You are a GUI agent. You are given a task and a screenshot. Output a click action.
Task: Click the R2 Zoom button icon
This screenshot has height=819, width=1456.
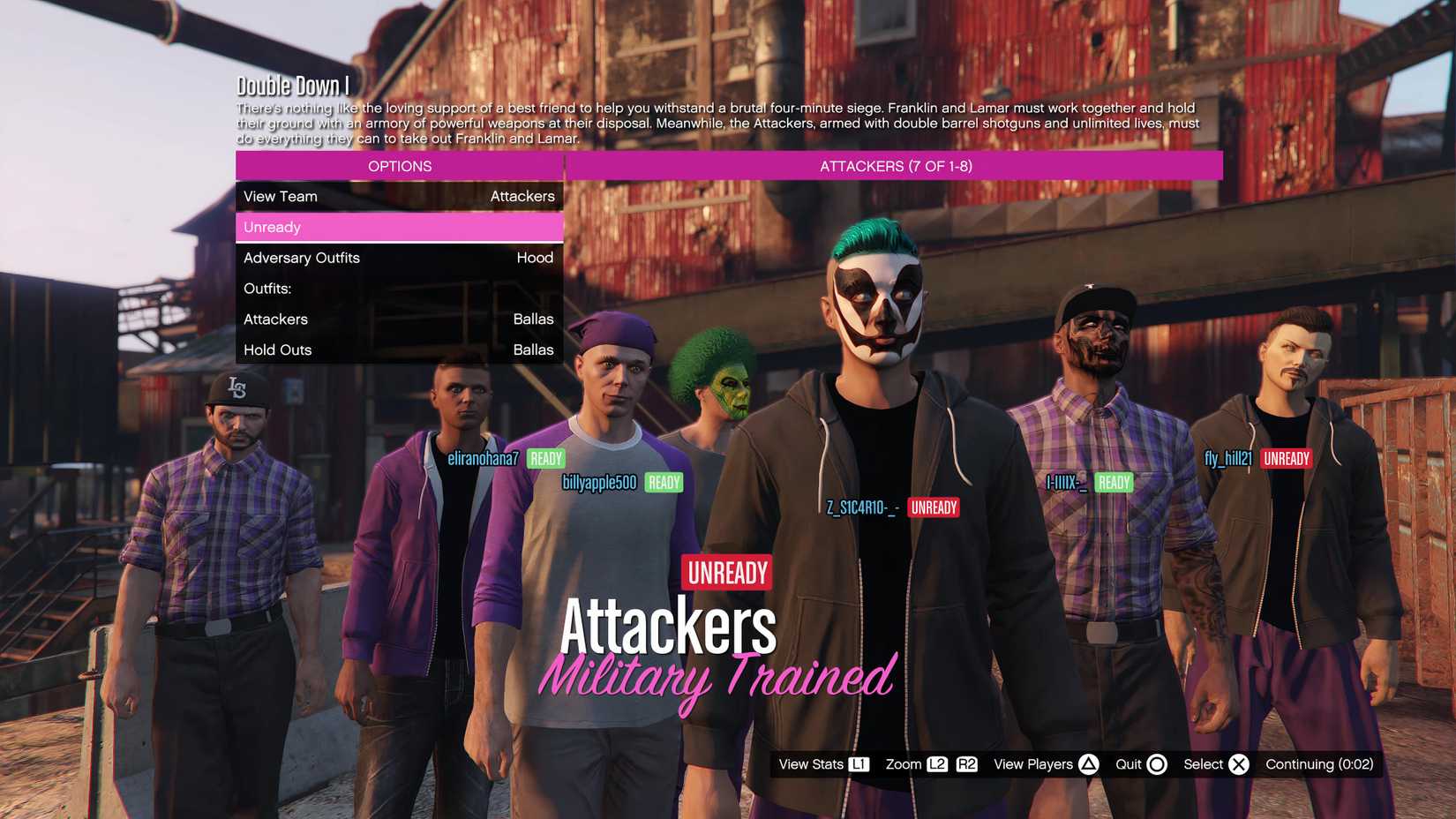point(966,764)
